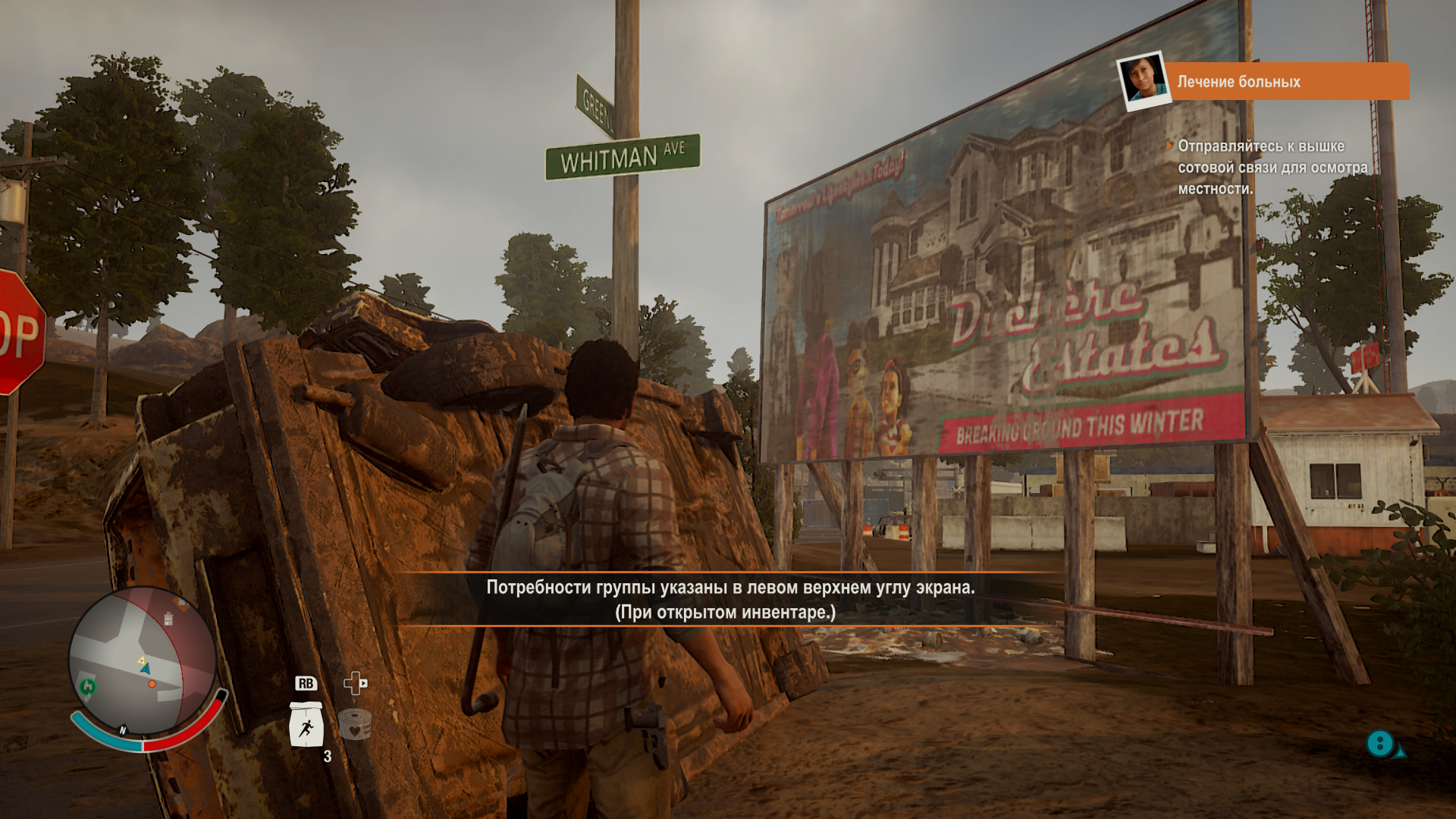Click the character portrait beside the objective

[x=1143, y=80]
